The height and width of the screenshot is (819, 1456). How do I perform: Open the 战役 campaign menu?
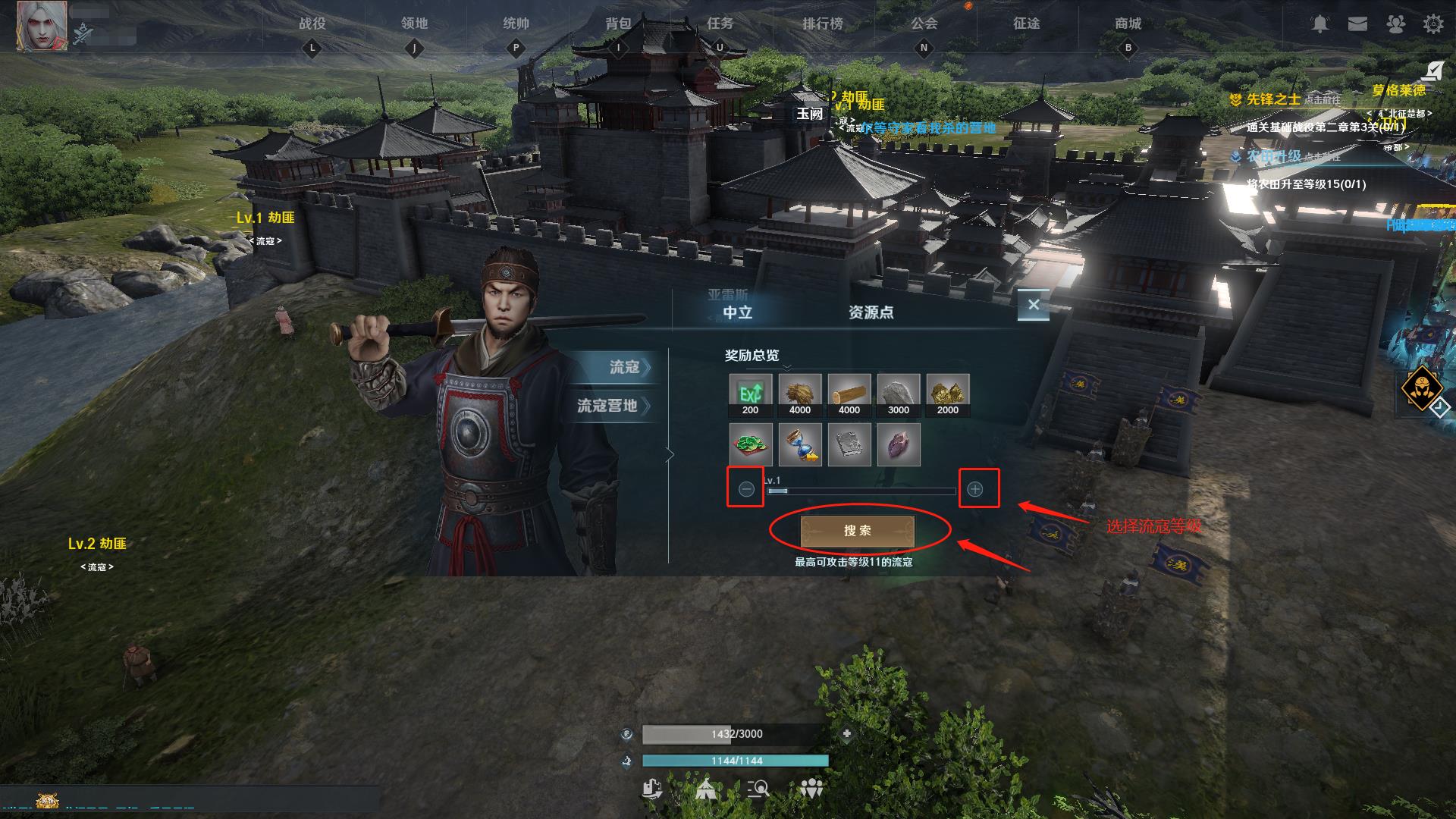point(312,24)
